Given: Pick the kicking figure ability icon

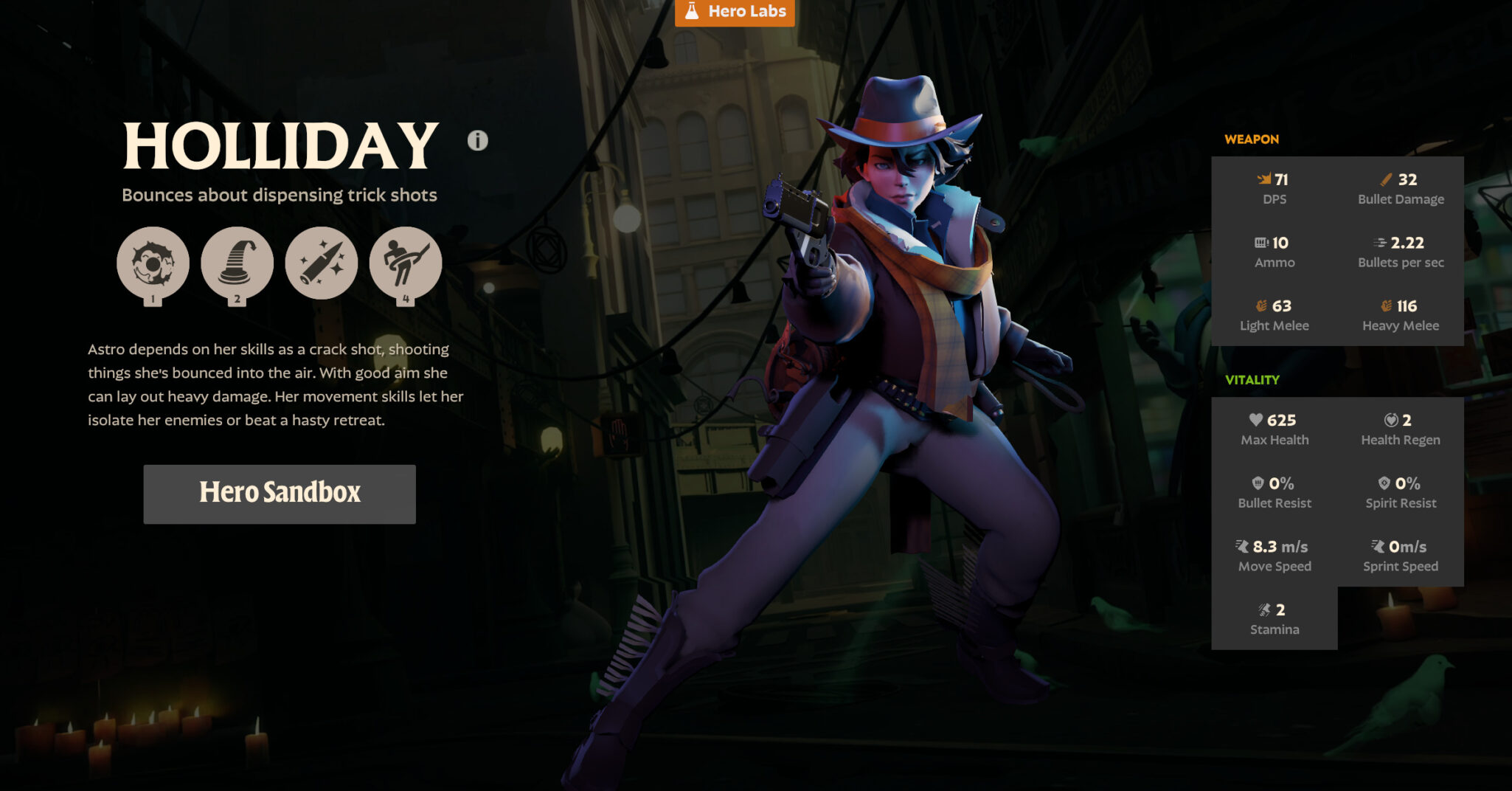Looking at the screenshot, I should tap(406, 263).
